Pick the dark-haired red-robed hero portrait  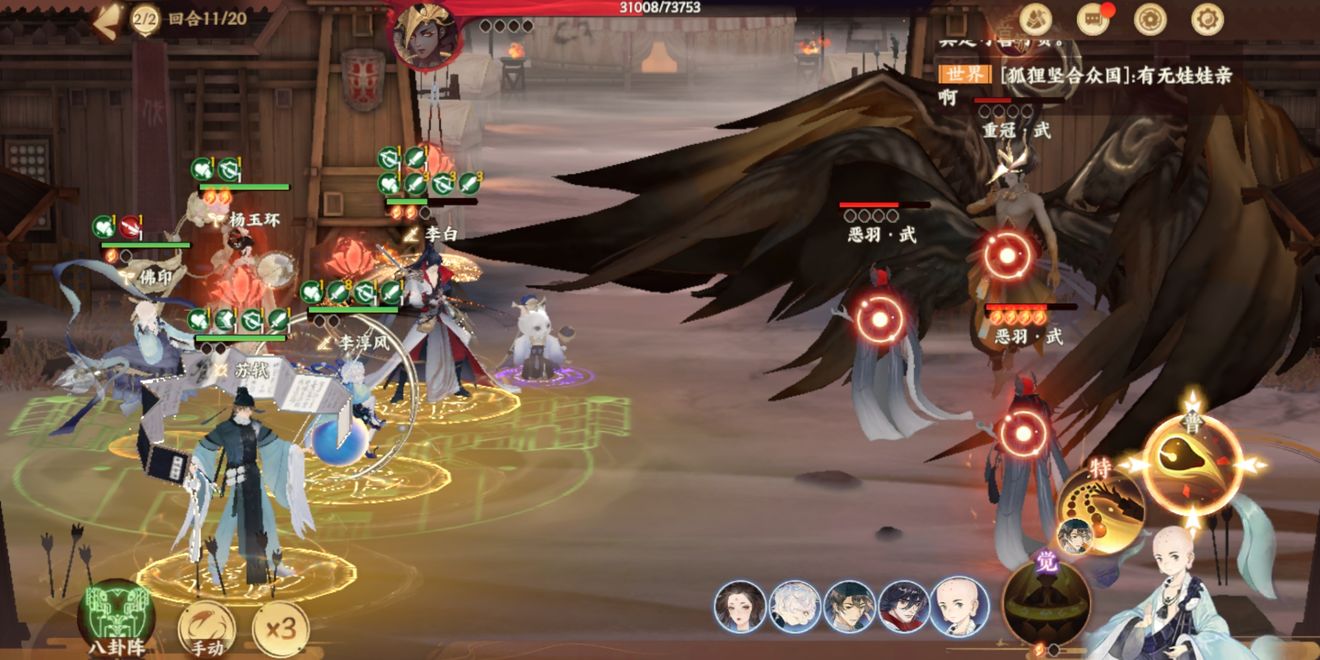(x=904, y=607)
